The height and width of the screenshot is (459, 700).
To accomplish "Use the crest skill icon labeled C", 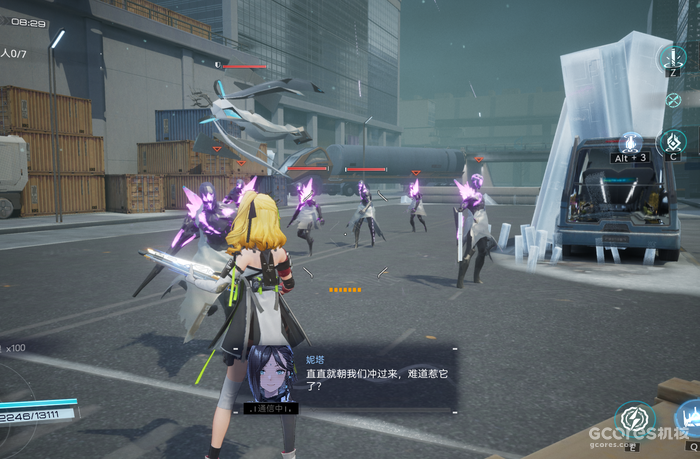I will point(672,141).
